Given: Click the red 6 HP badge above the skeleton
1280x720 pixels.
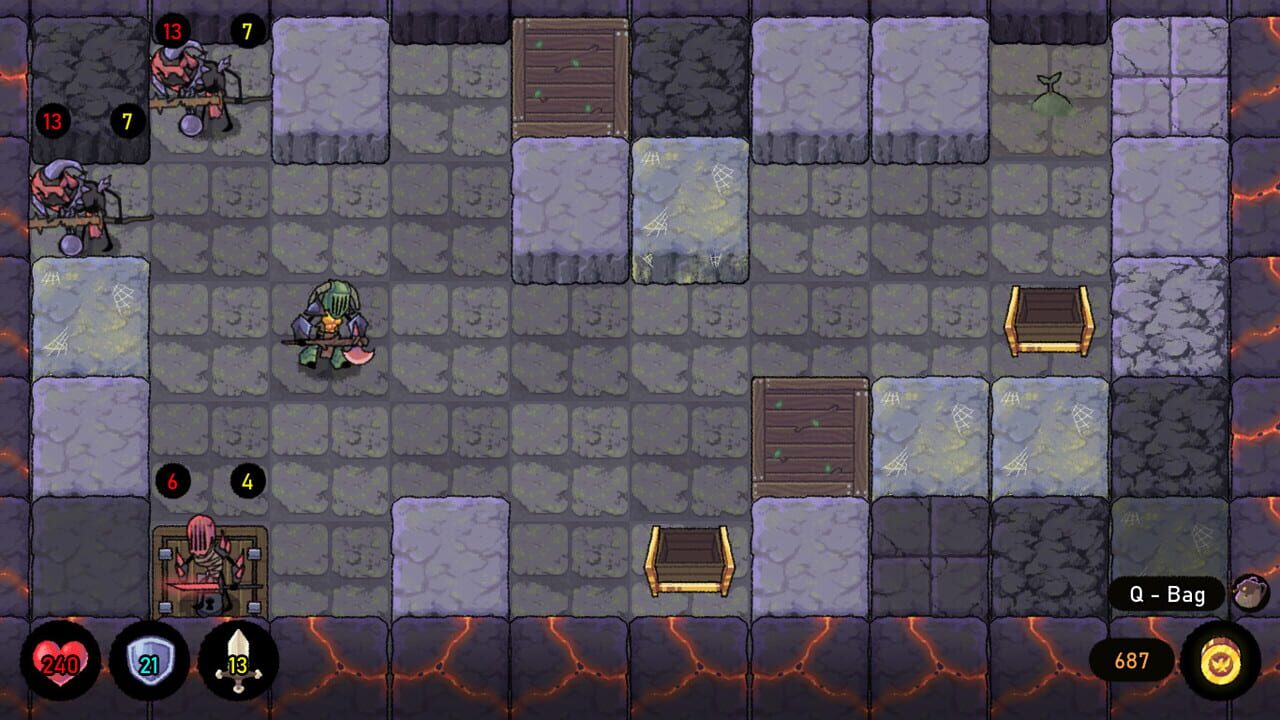Looking at the screenshot, I should point(175,481).
